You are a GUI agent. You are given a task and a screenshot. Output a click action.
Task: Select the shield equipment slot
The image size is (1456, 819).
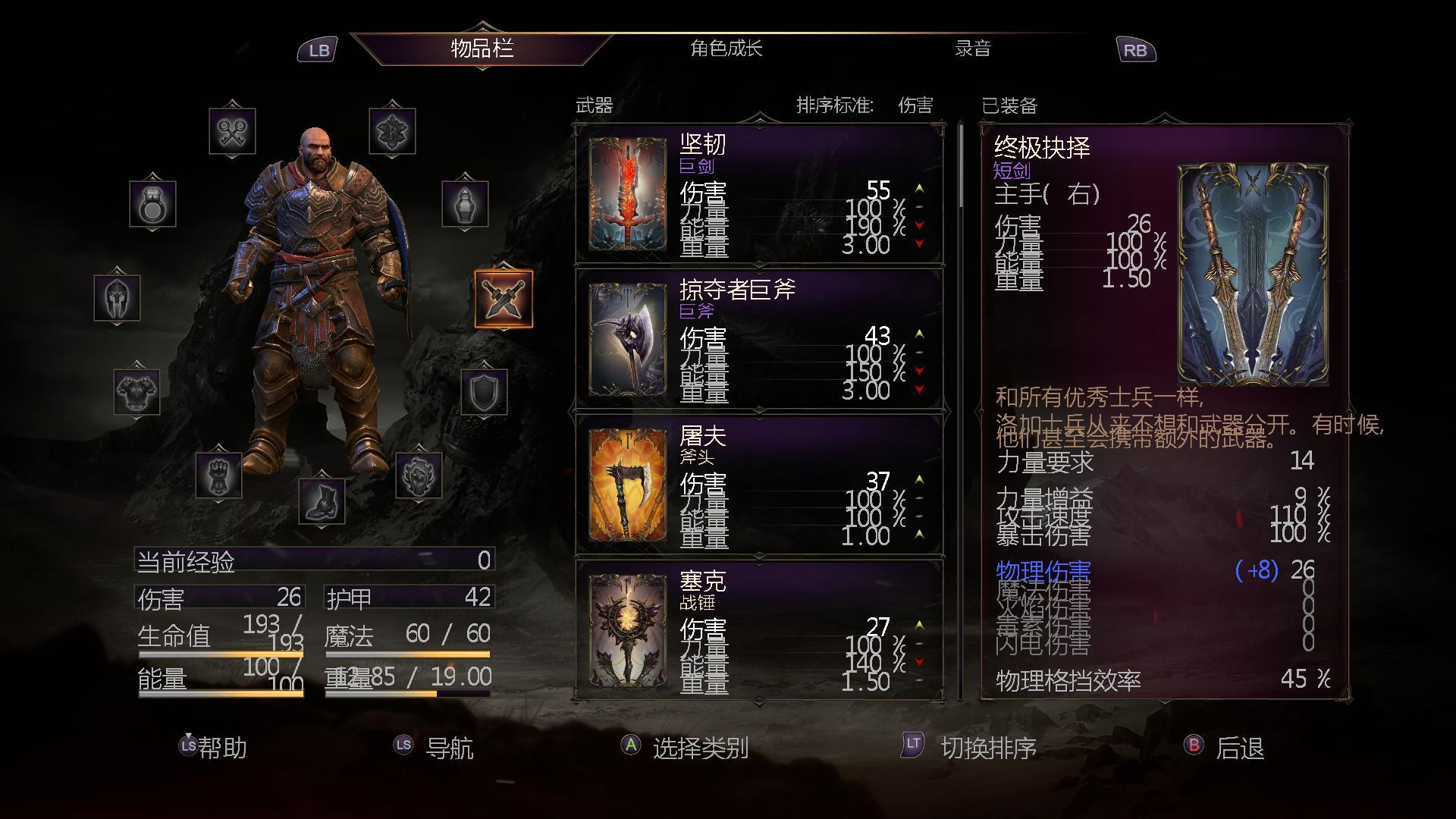(x=484, y=391)
